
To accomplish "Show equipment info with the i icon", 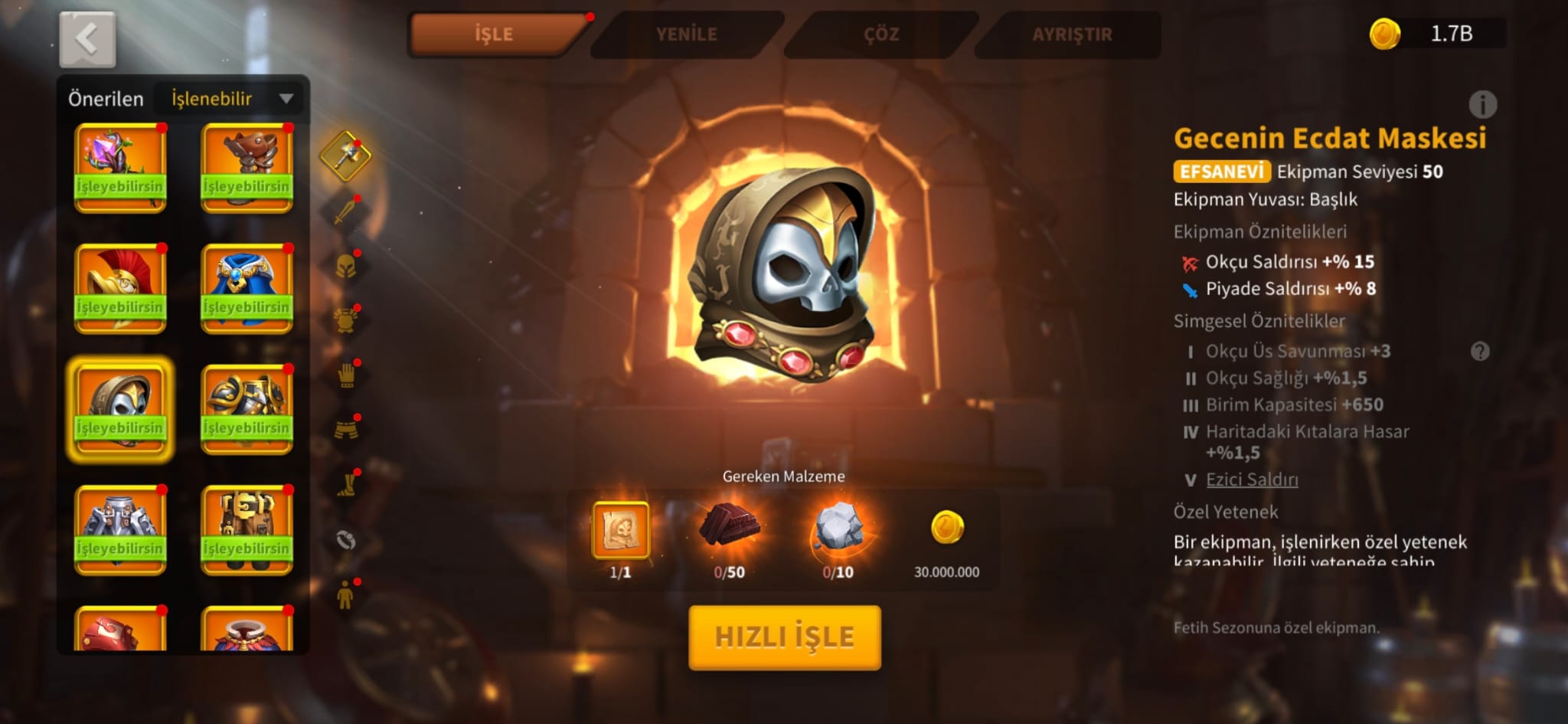I will click(1482, 104).
